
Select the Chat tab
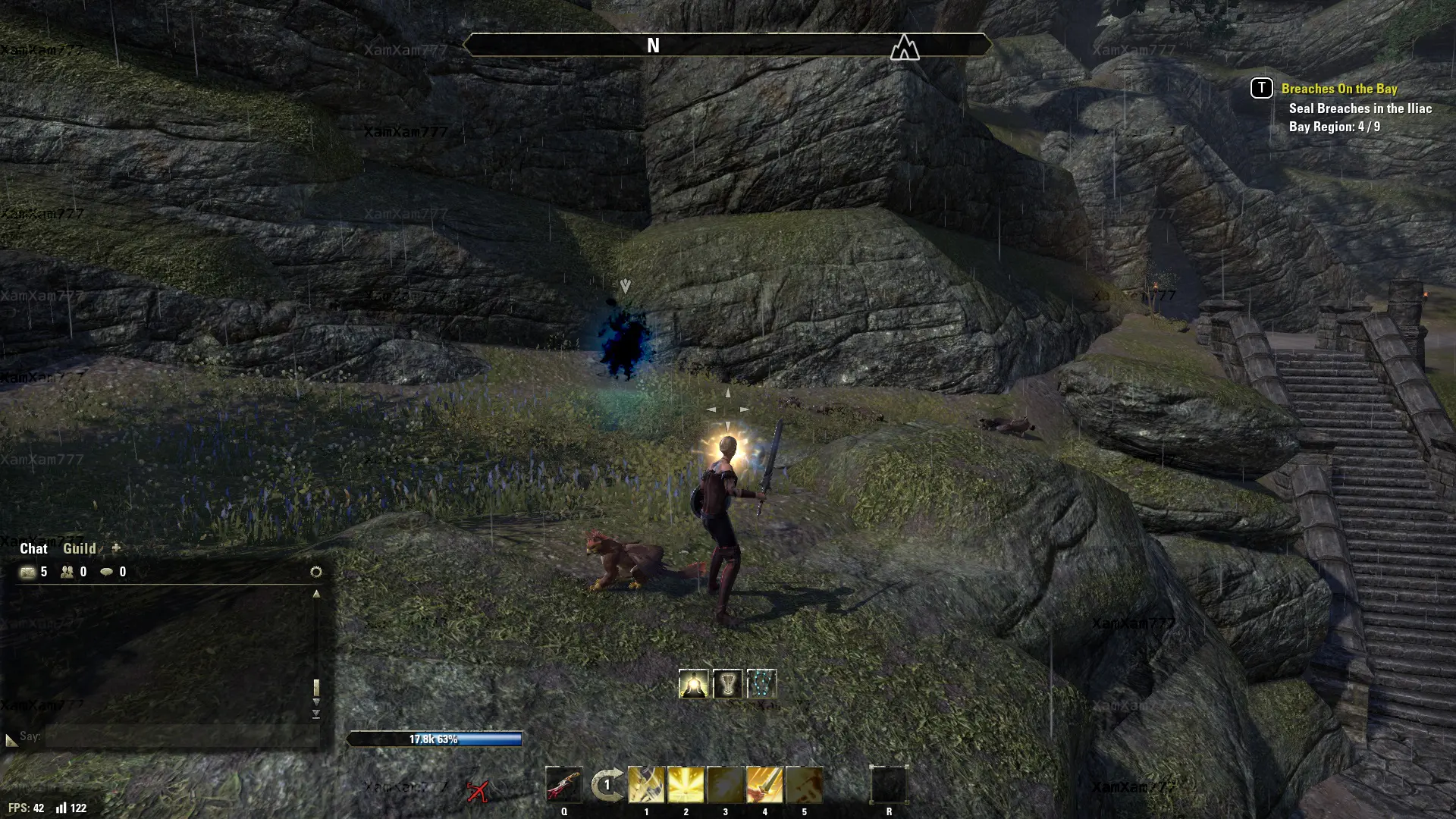coord(33,548)
